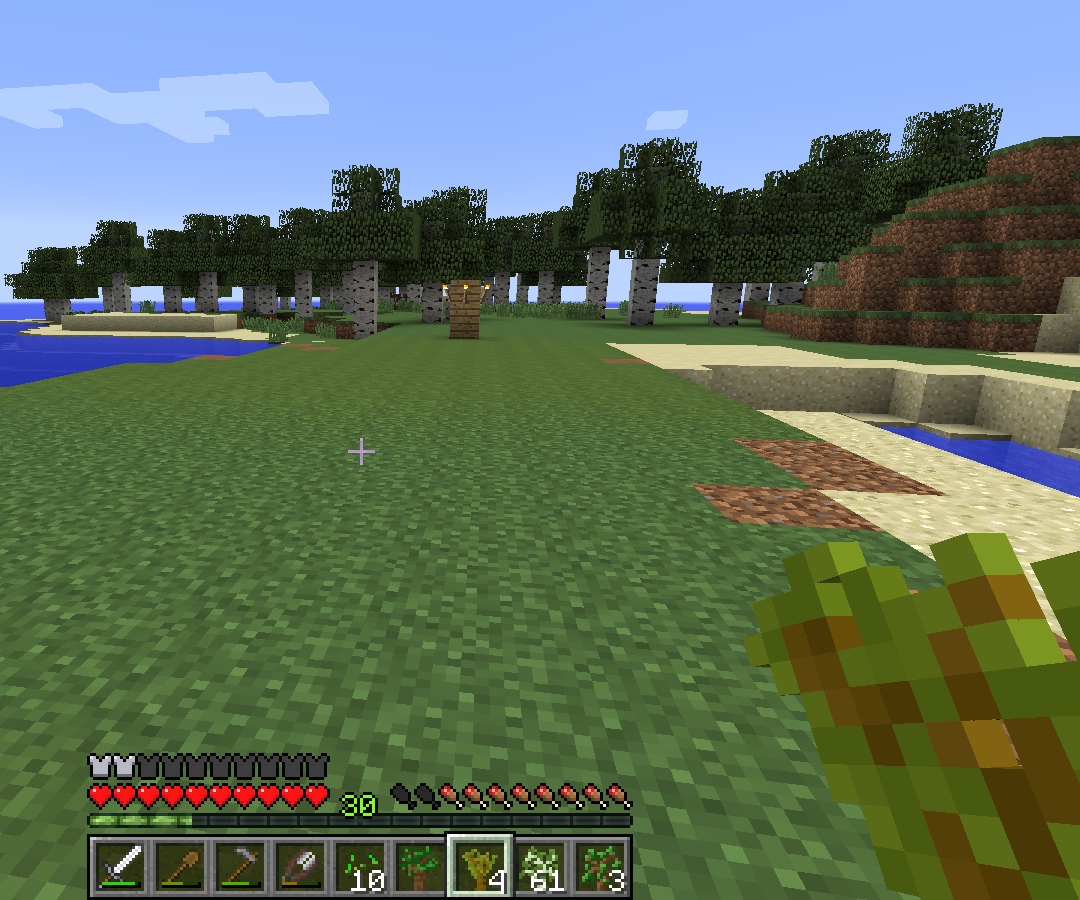Viewport: 1080px width, 900px height.
Task: Choose the pickaxe in the hotbar
Action: [x=241, y=866]
